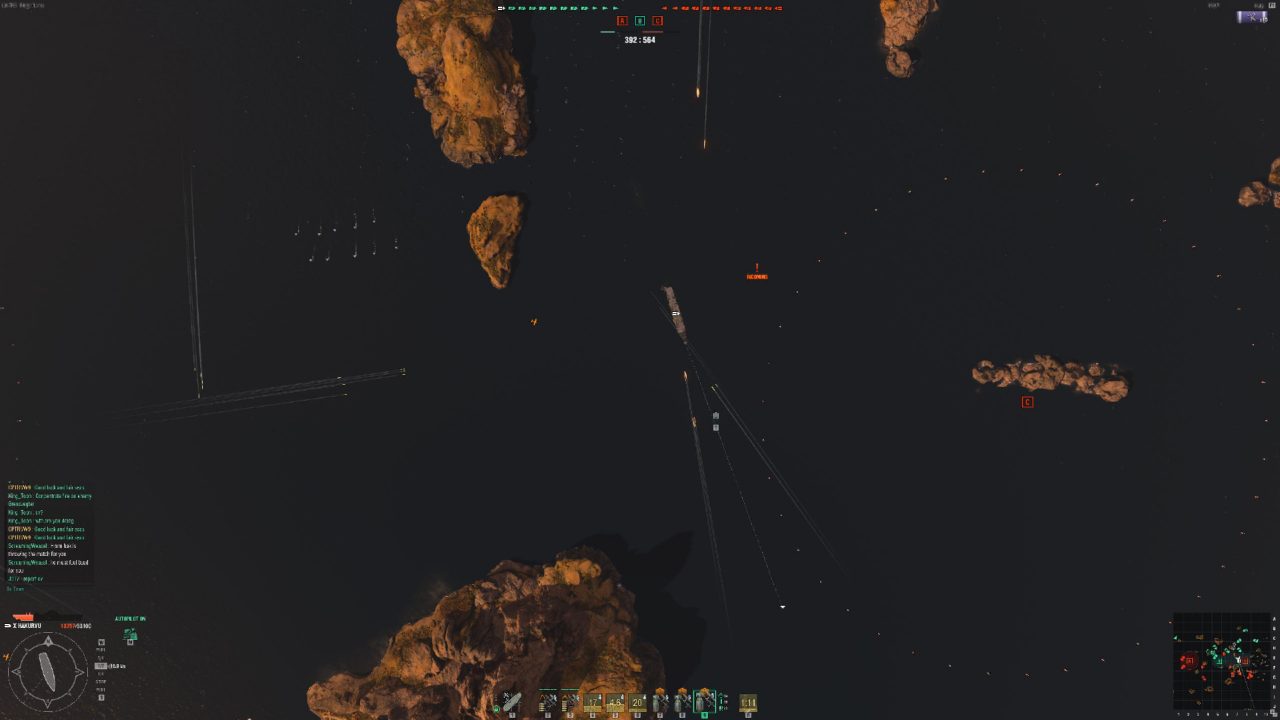
Task: Click the INCOMING warning marker
Action: 756,276
